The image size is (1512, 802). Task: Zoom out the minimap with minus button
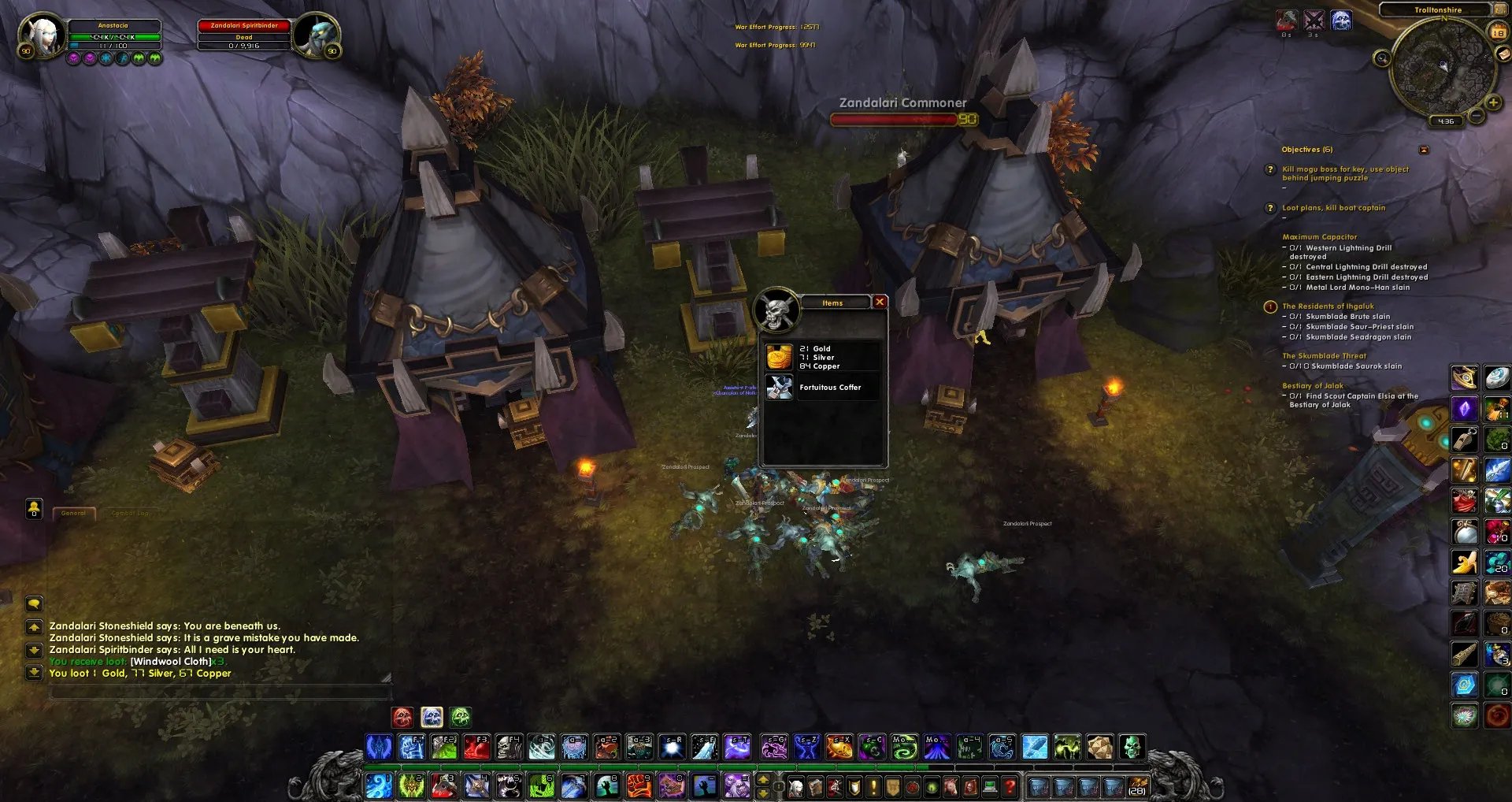pos(1477,116)
